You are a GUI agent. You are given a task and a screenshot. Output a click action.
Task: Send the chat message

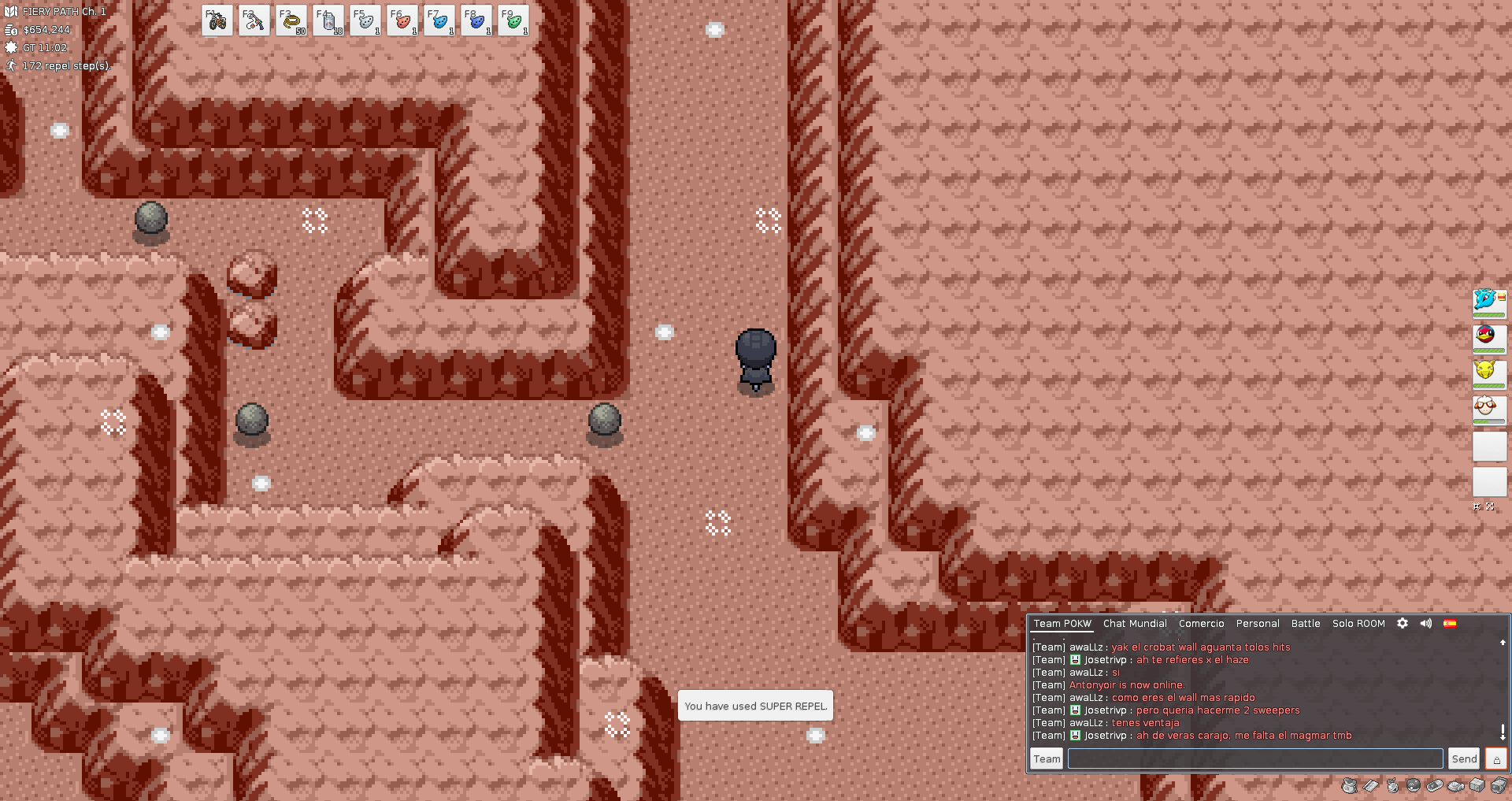click(1464, 758)
